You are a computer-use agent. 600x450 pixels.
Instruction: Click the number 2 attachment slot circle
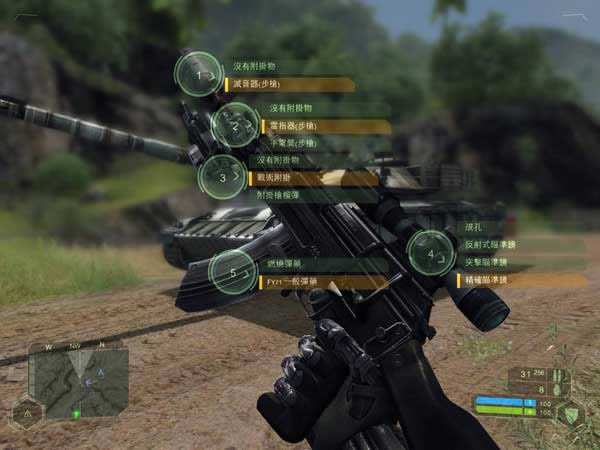235,126
